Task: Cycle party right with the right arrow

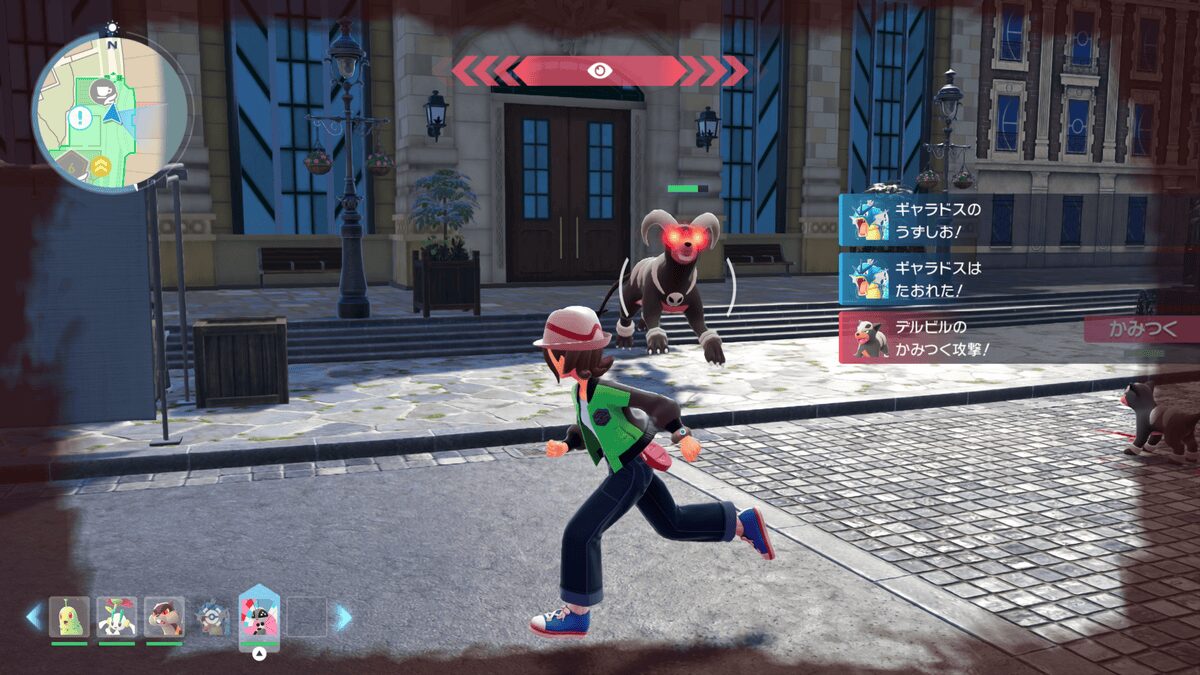Action: click(x=343, y=617)
